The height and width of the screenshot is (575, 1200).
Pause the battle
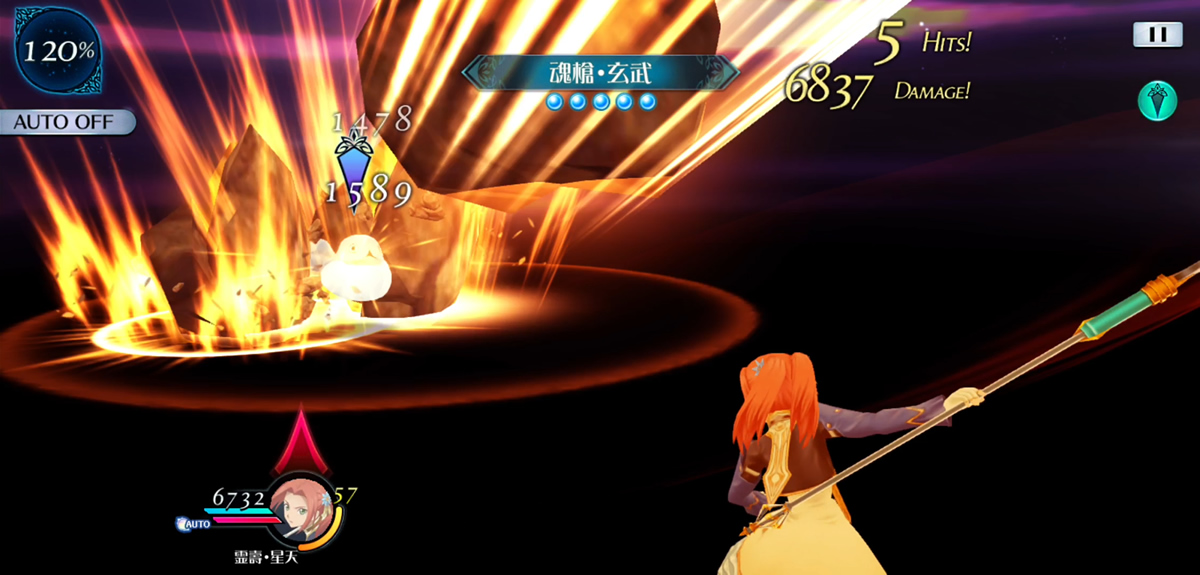[x=1157, y=35]
